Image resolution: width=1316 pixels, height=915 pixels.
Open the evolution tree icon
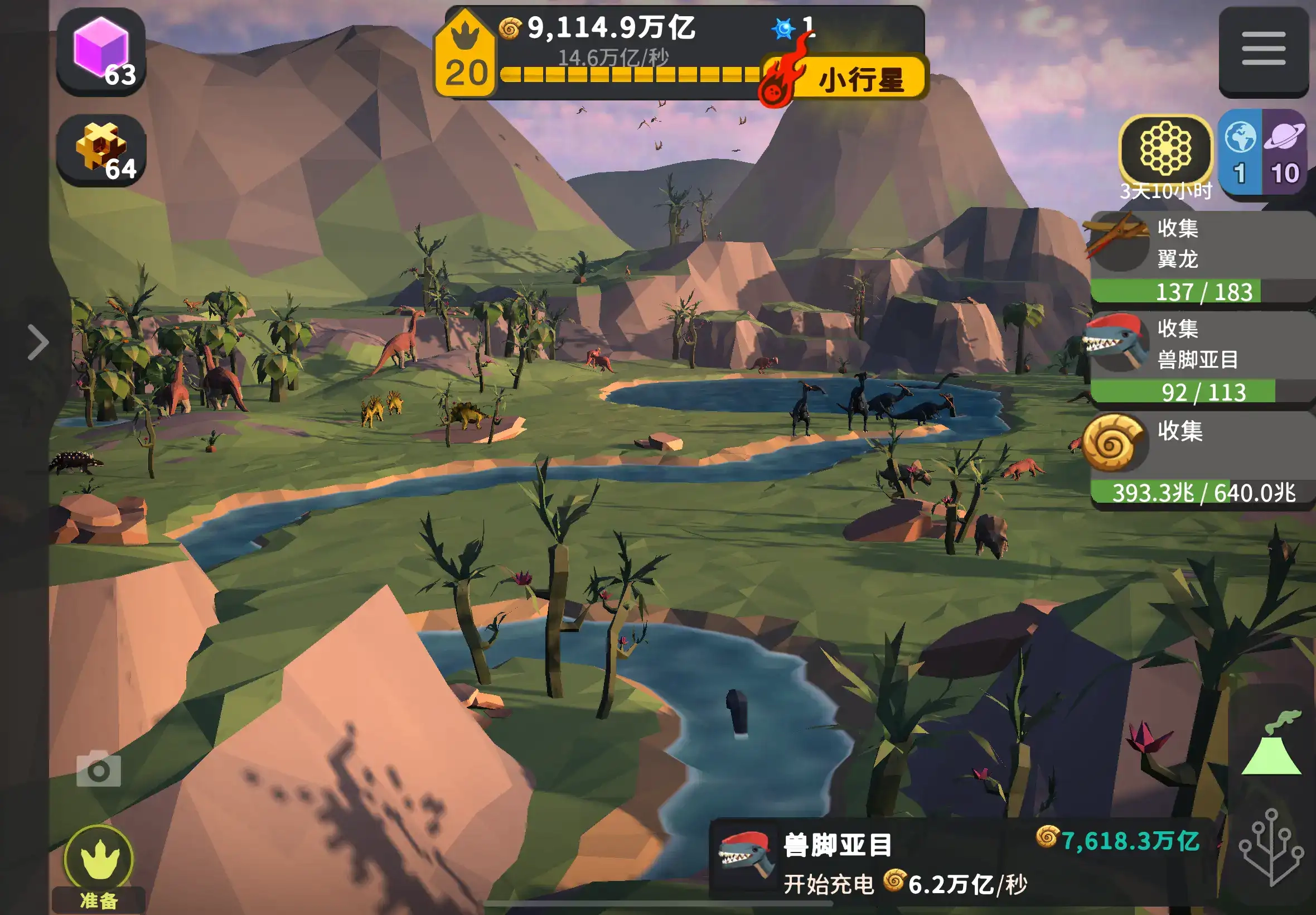click(x=1272, y=846)
